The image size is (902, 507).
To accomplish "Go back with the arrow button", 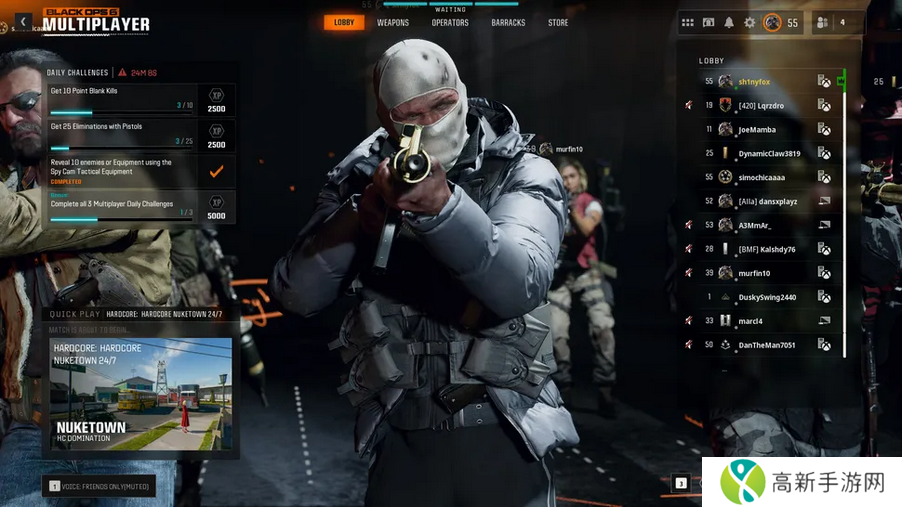I will [x=23, y=21].
